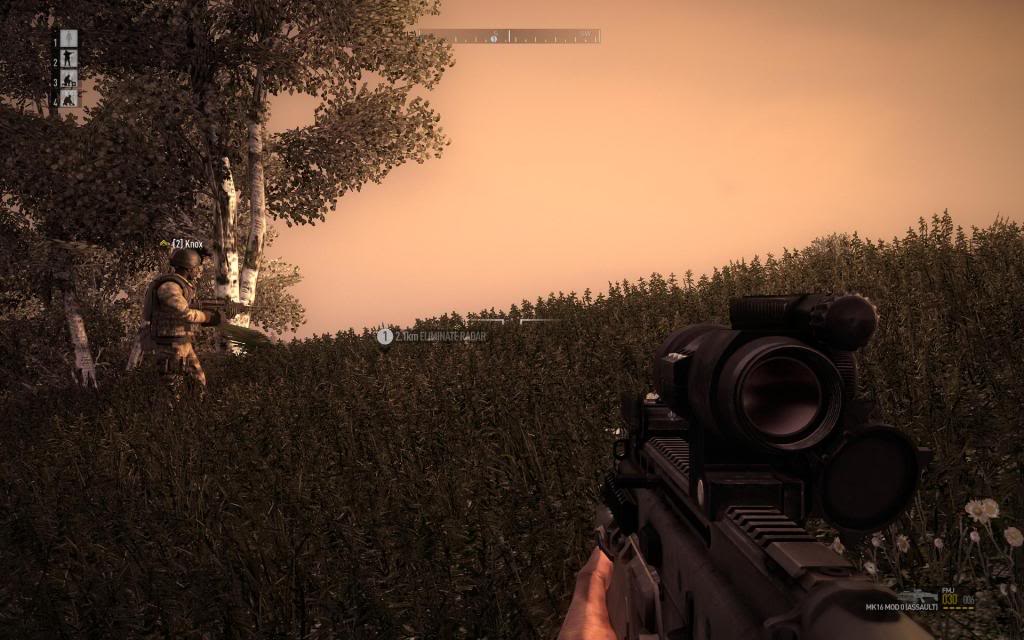Select squad member 1 standing silhouette icon
Image resolution: width=1024 pixels, height=640 pixels.
click(x=68, y=38)
